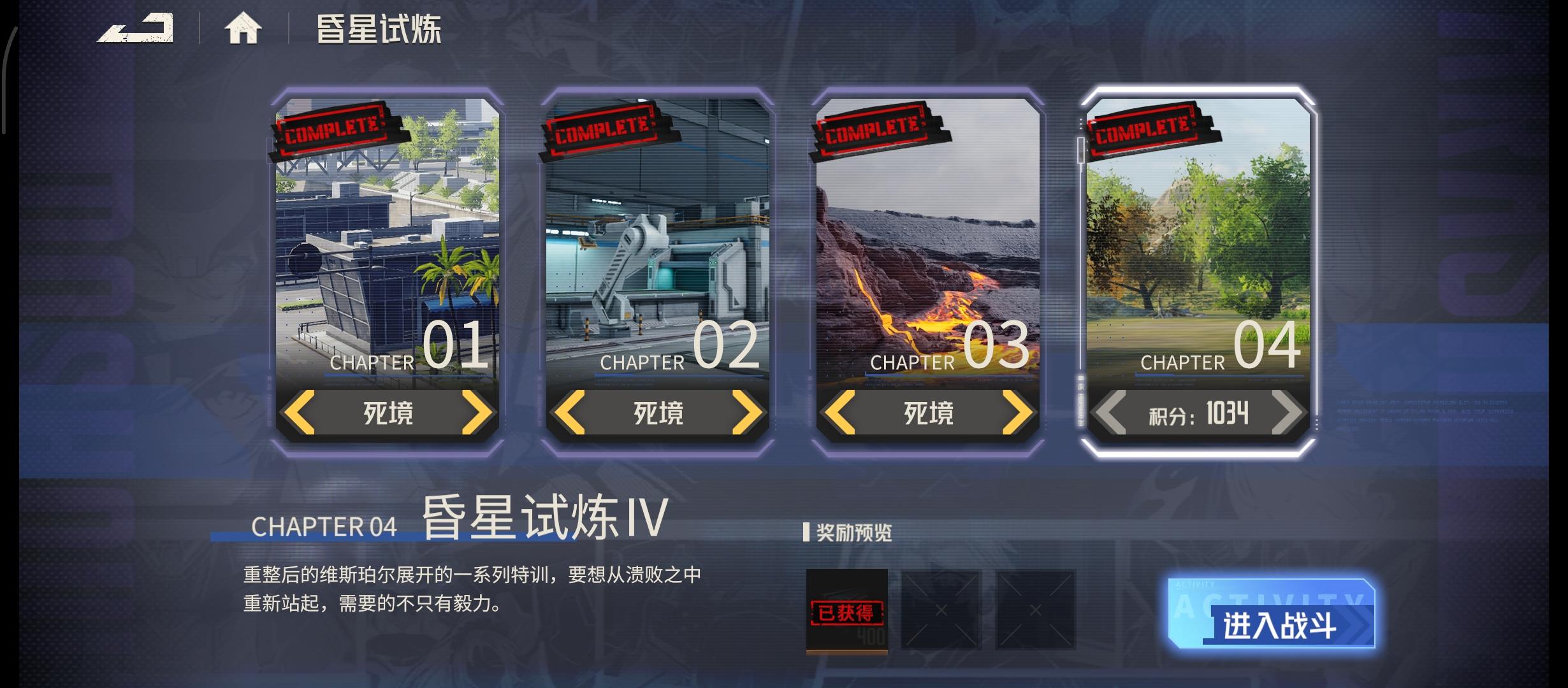Open the Chapter 01 stage card
The height and width of the screenshot is (688, 1568).
click(x=389, y=255)
